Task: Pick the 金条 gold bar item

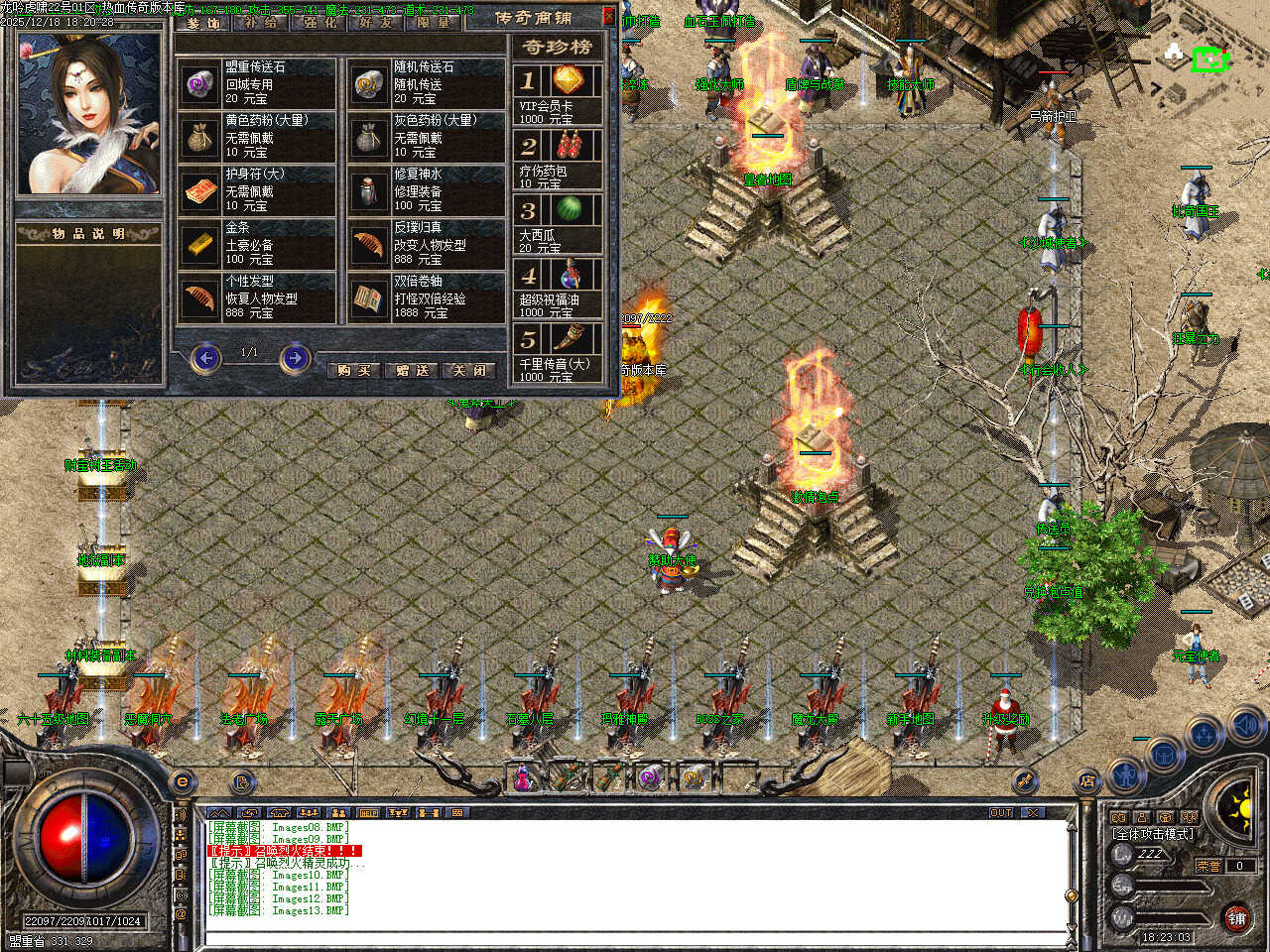Action: click(x=258, y=244)
